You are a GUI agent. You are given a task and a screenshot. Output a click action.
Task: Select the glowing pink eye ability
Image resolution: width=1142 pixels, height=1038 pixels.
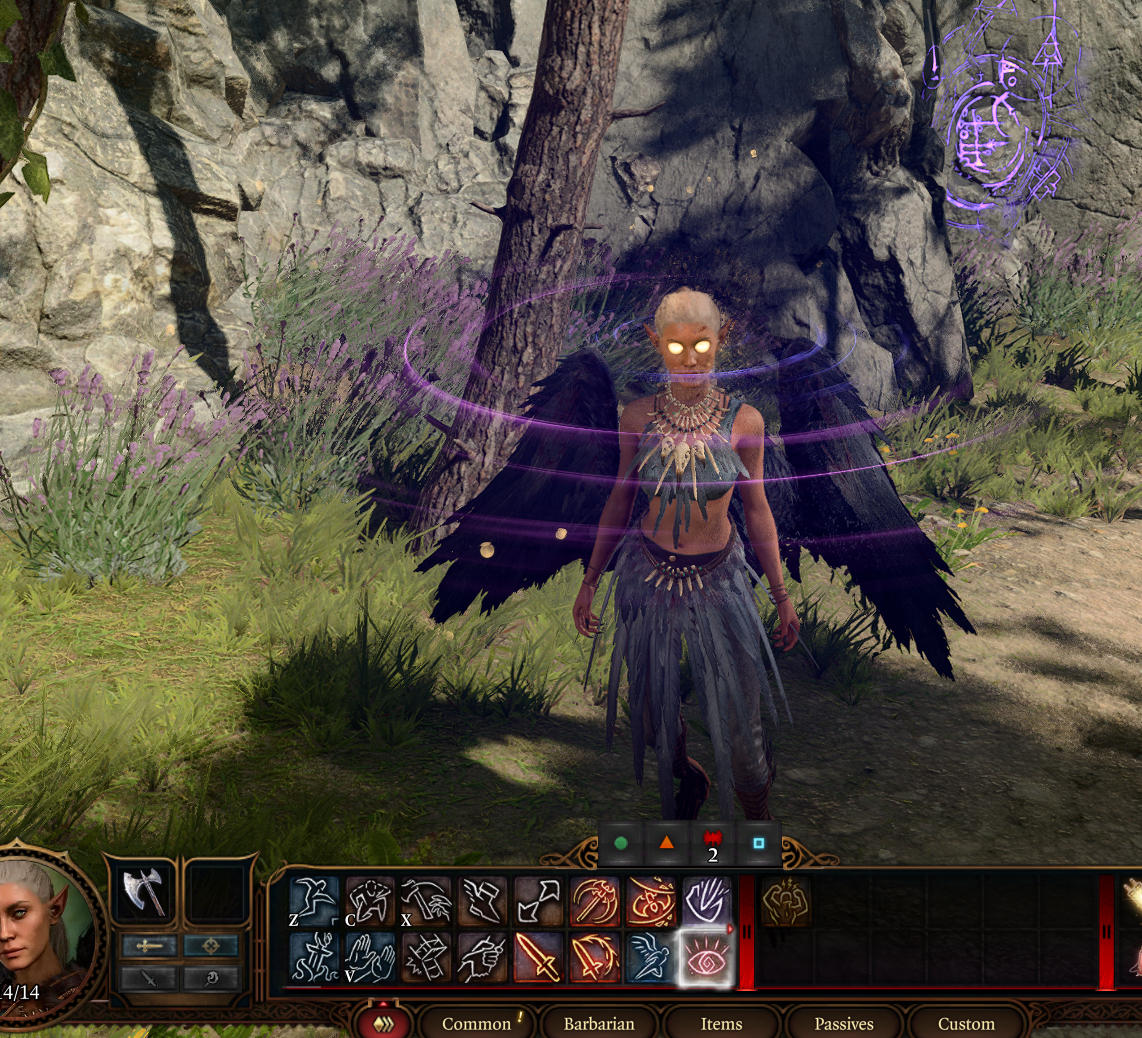(x=706, y=956)
